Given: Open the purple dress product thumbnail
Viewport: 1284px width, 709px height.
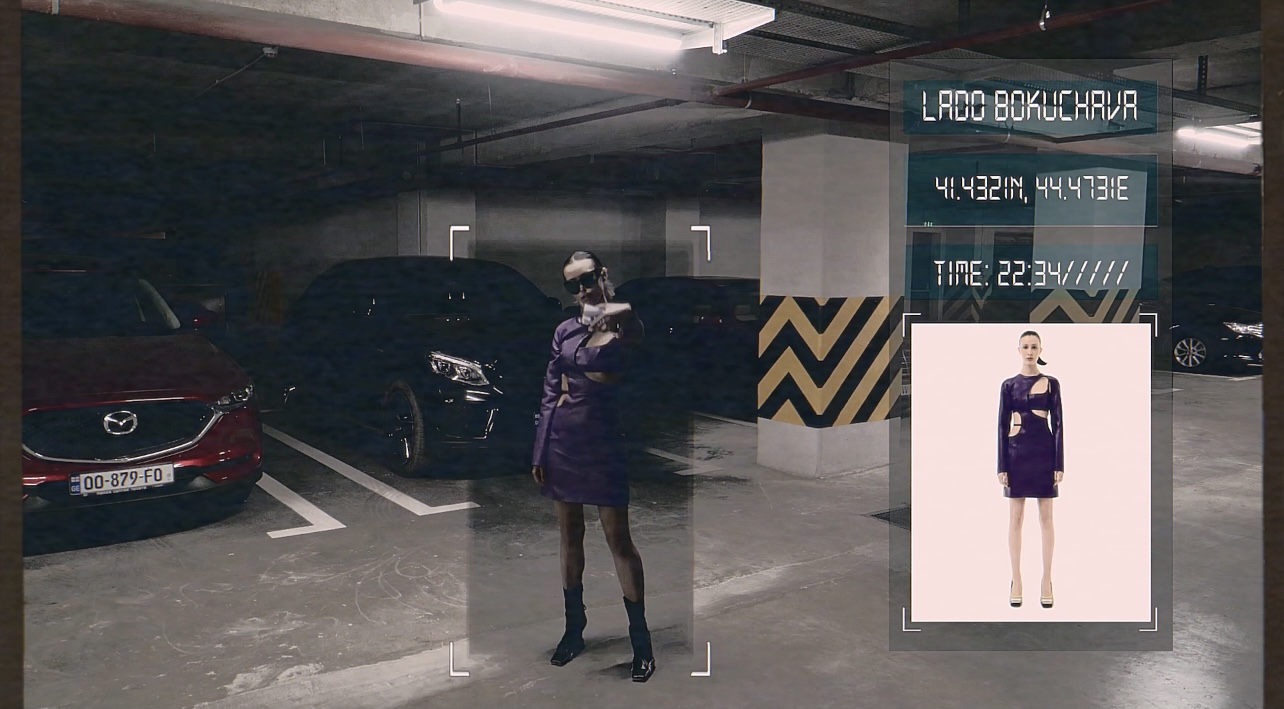Looking at the screenshot, I should coord(1030,472).
